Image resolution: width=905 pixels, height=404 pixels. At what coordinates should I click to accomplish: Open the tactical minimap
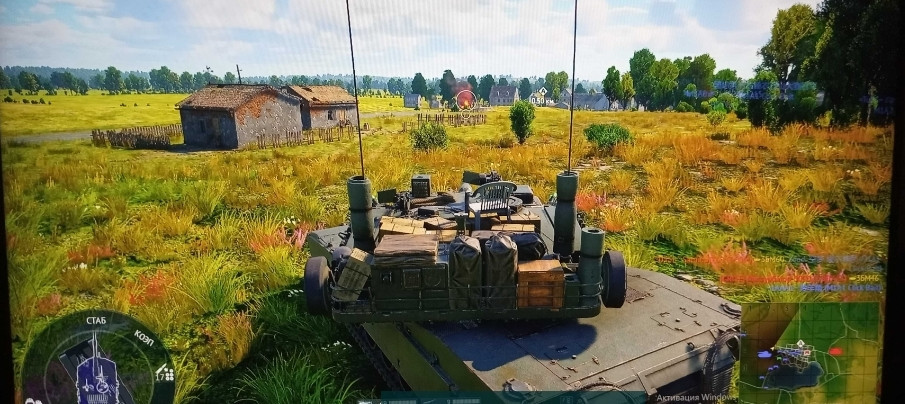coord(809,351)
